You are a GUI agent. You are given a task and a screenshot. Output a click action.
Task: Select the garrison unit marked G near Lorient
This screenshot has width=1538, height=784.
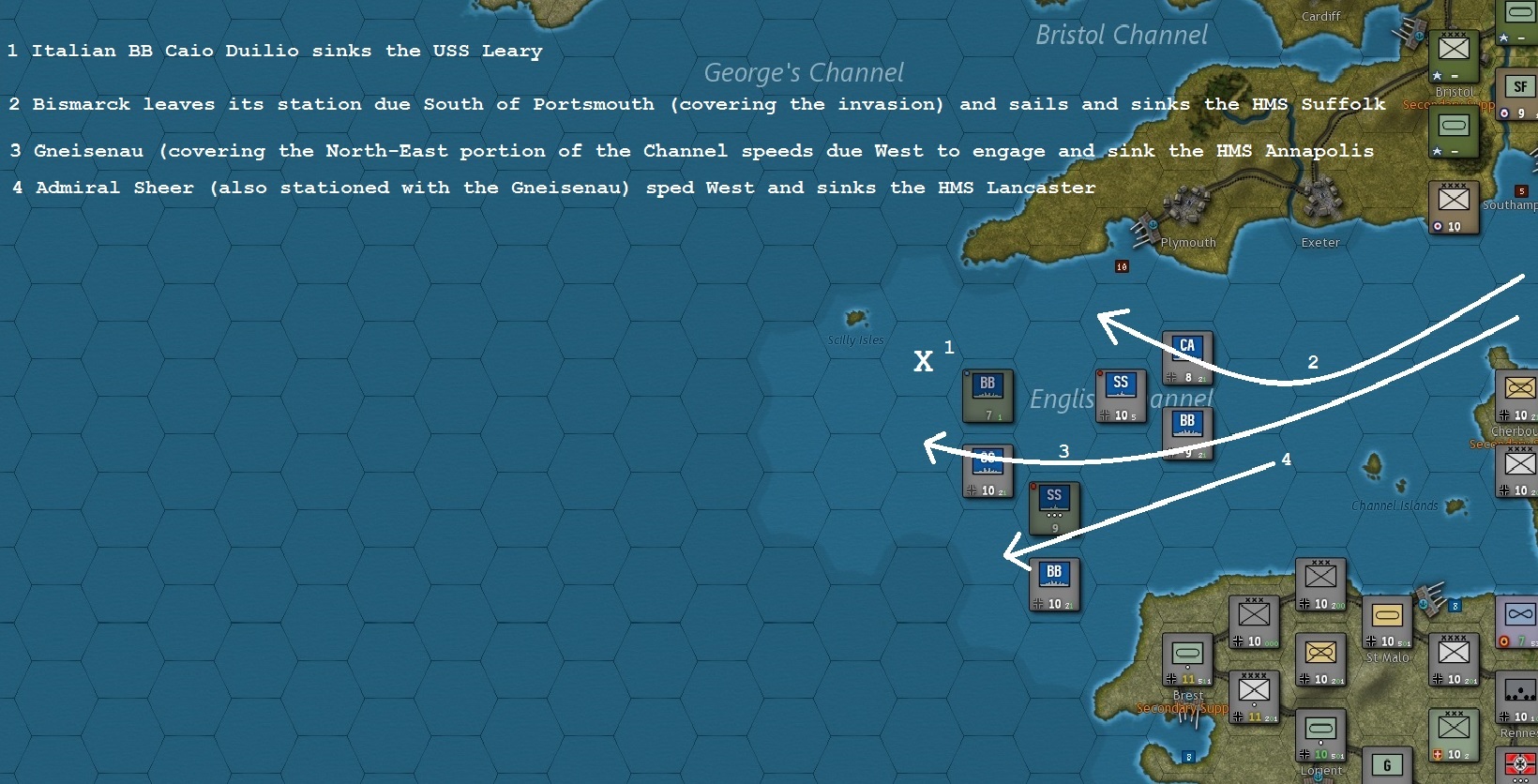[x=1387, y=766]
